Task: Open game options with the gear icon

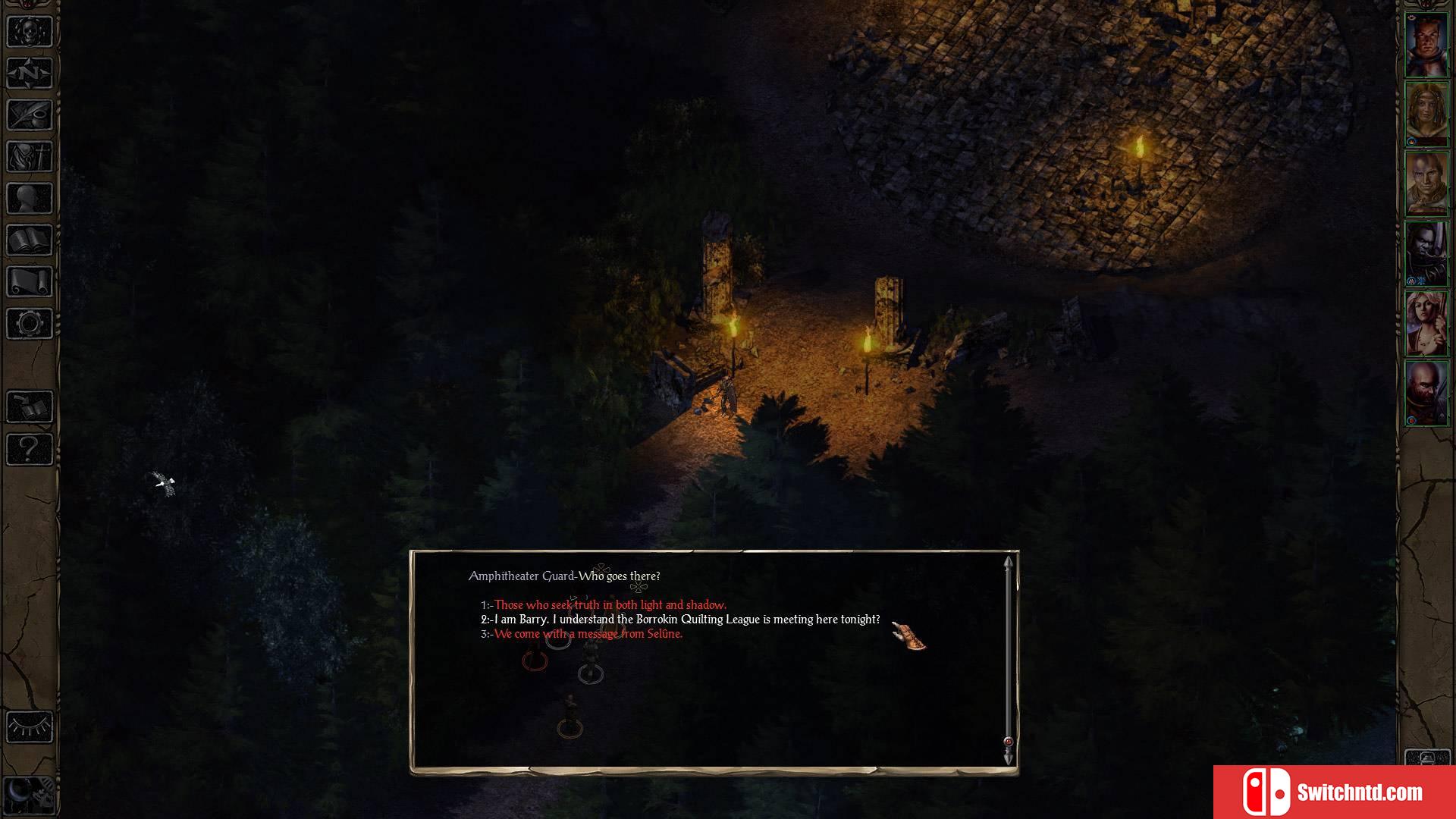Action: (30, 324)
